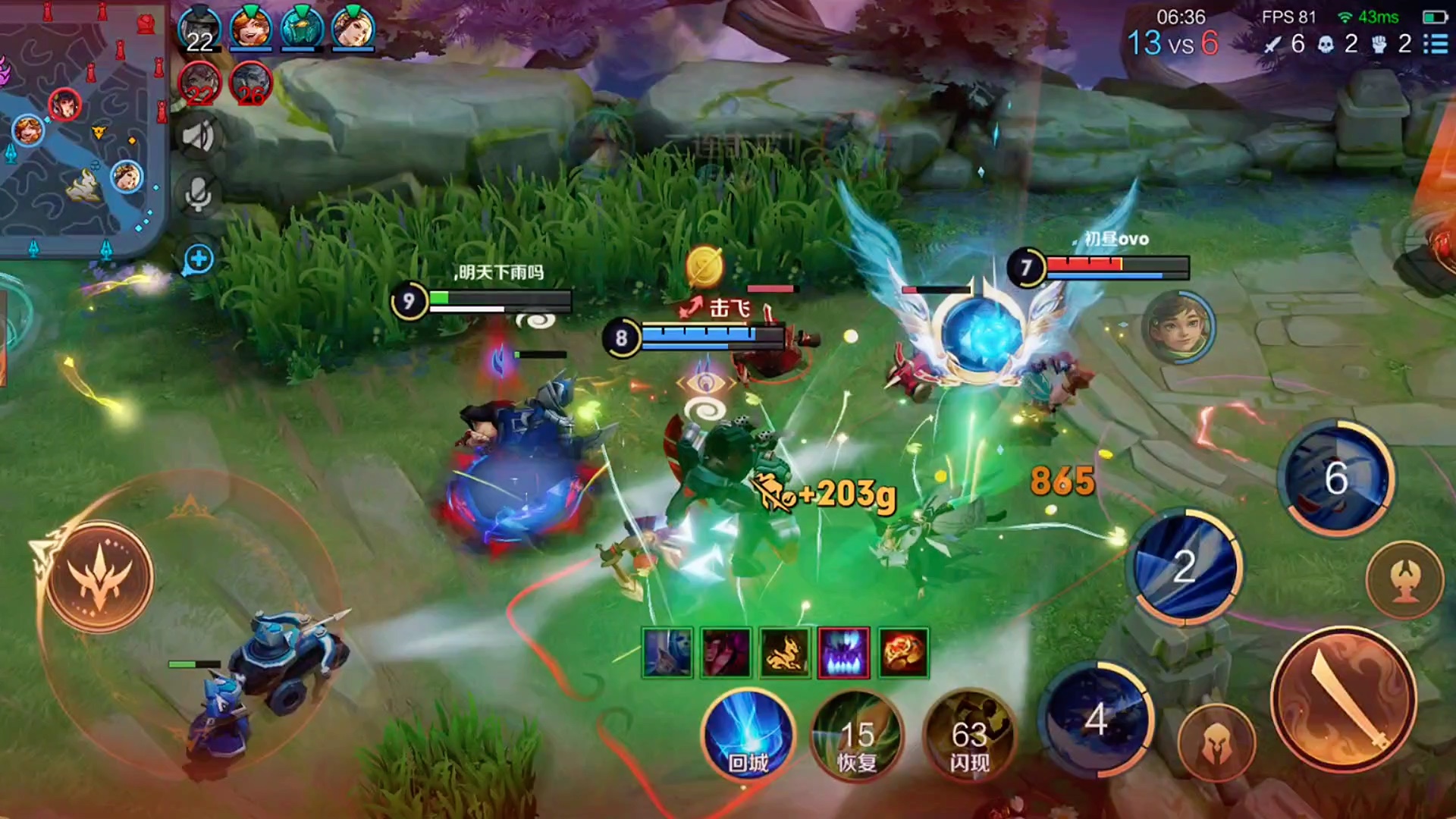Tap the golden paw item in the equipment bar

click(x=785, y=652)
